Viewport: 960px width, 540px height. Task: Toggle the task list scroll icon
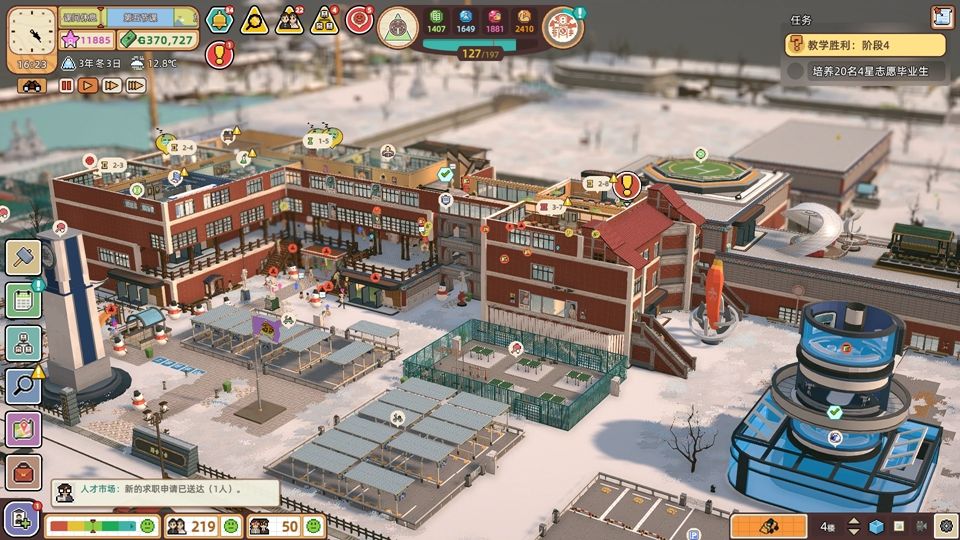[941, 17]
